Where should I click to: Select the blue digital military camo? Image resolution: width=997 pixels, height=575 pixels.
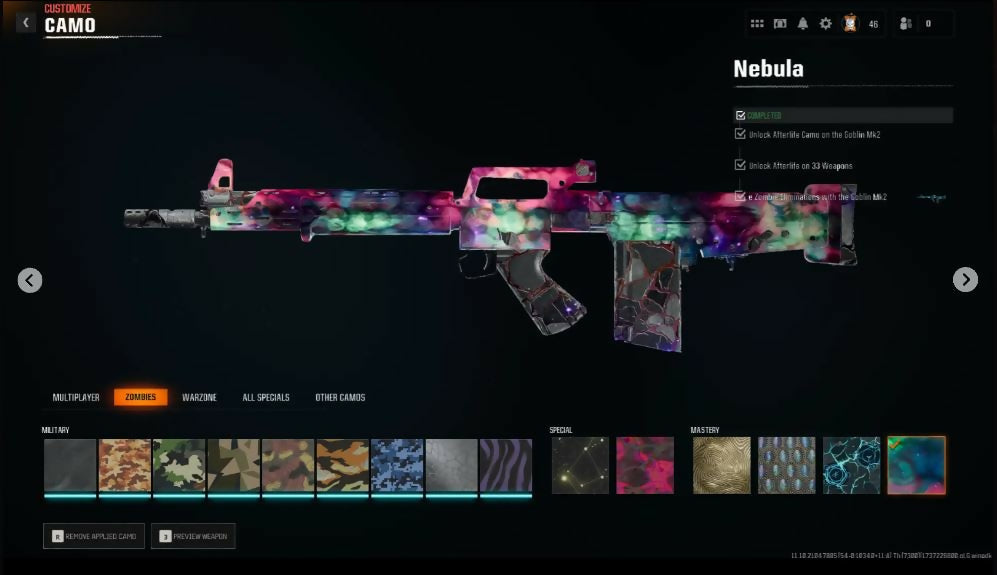397,465
